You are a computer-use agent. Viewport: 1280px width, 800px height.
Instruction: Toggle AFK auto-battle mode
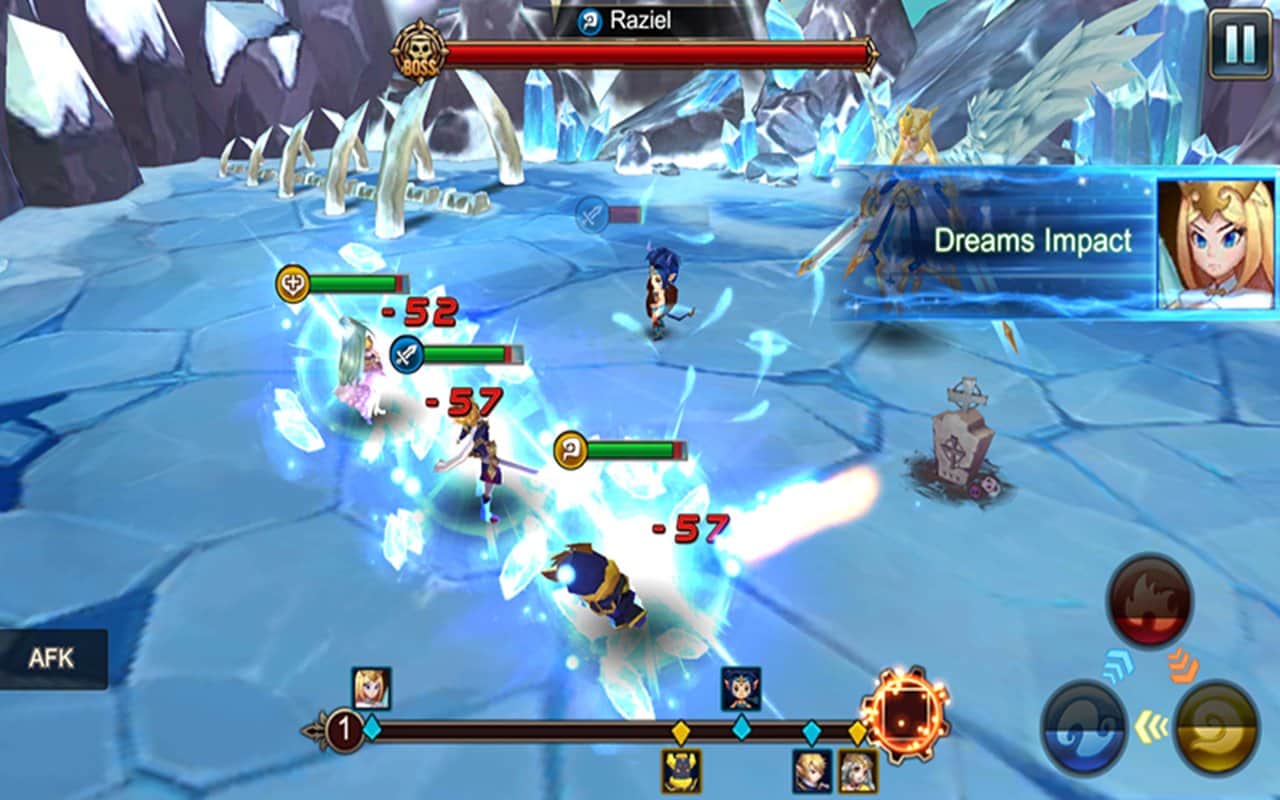pos(52,659)
